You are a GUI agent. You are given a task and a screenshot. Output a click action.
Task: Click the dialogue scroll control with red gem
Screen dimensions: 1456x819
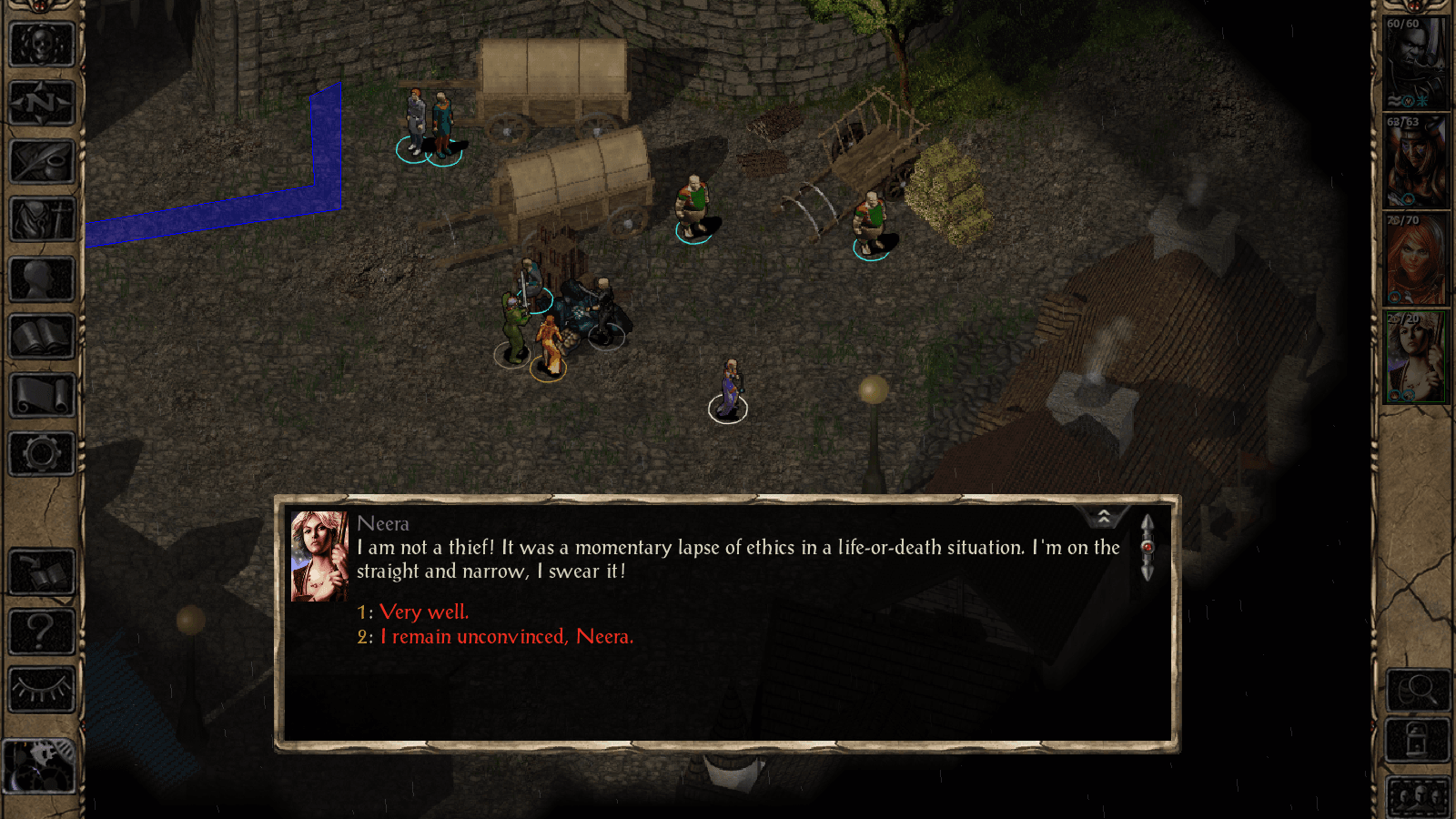[x=1147, y=547]
